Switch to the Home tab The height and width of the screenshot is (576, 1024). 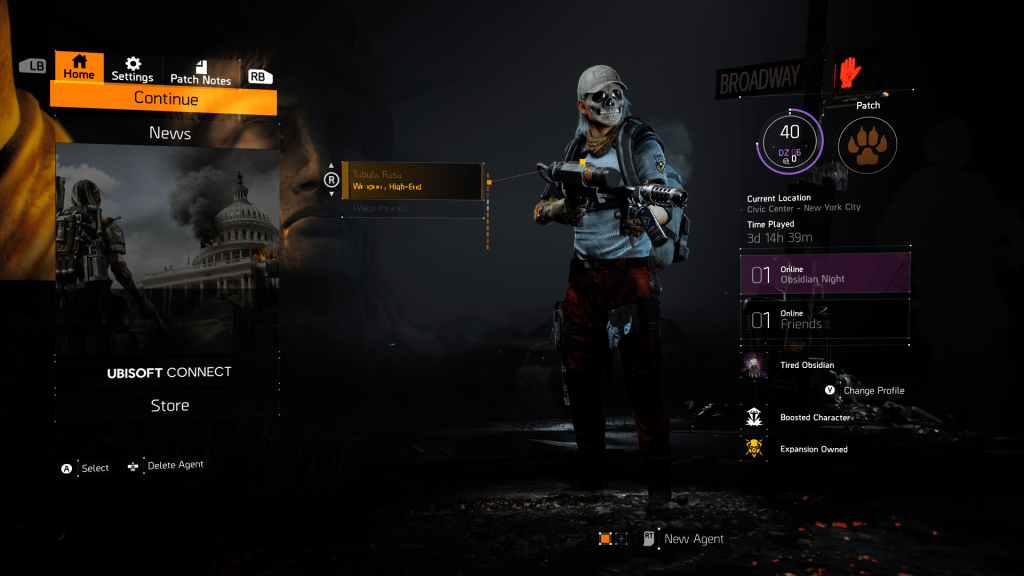79,68
